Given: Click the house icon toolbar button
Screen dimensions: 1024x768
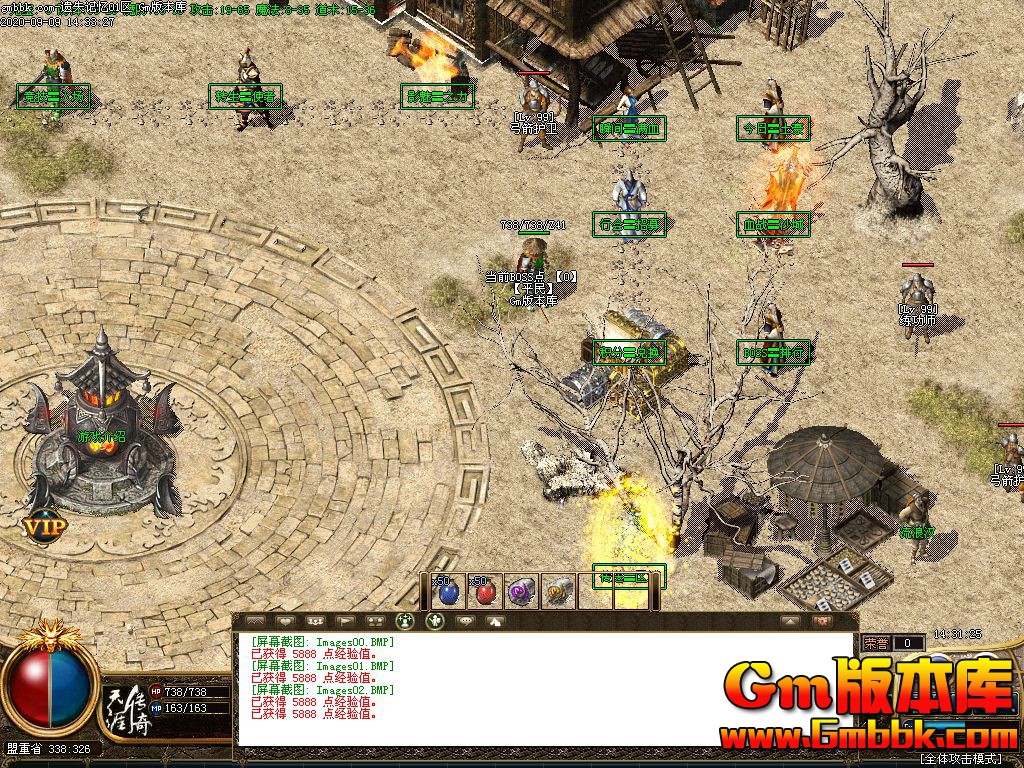Looking at the screenshot, I should pyautogui.click(x=495, y=621).
